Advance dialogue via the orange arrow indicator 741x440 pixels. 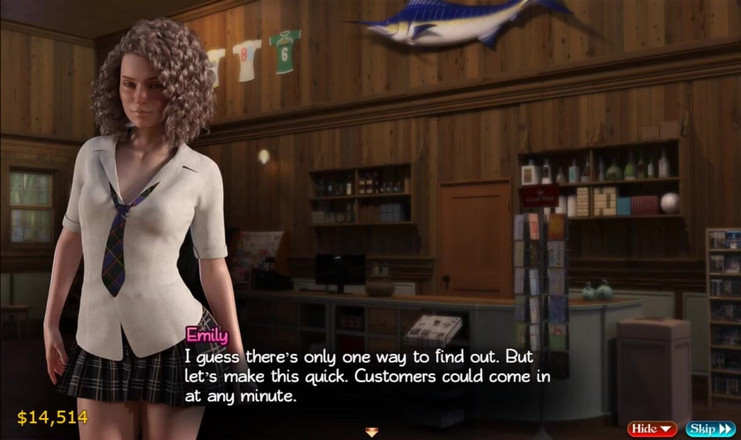click(x=372, y=432)
